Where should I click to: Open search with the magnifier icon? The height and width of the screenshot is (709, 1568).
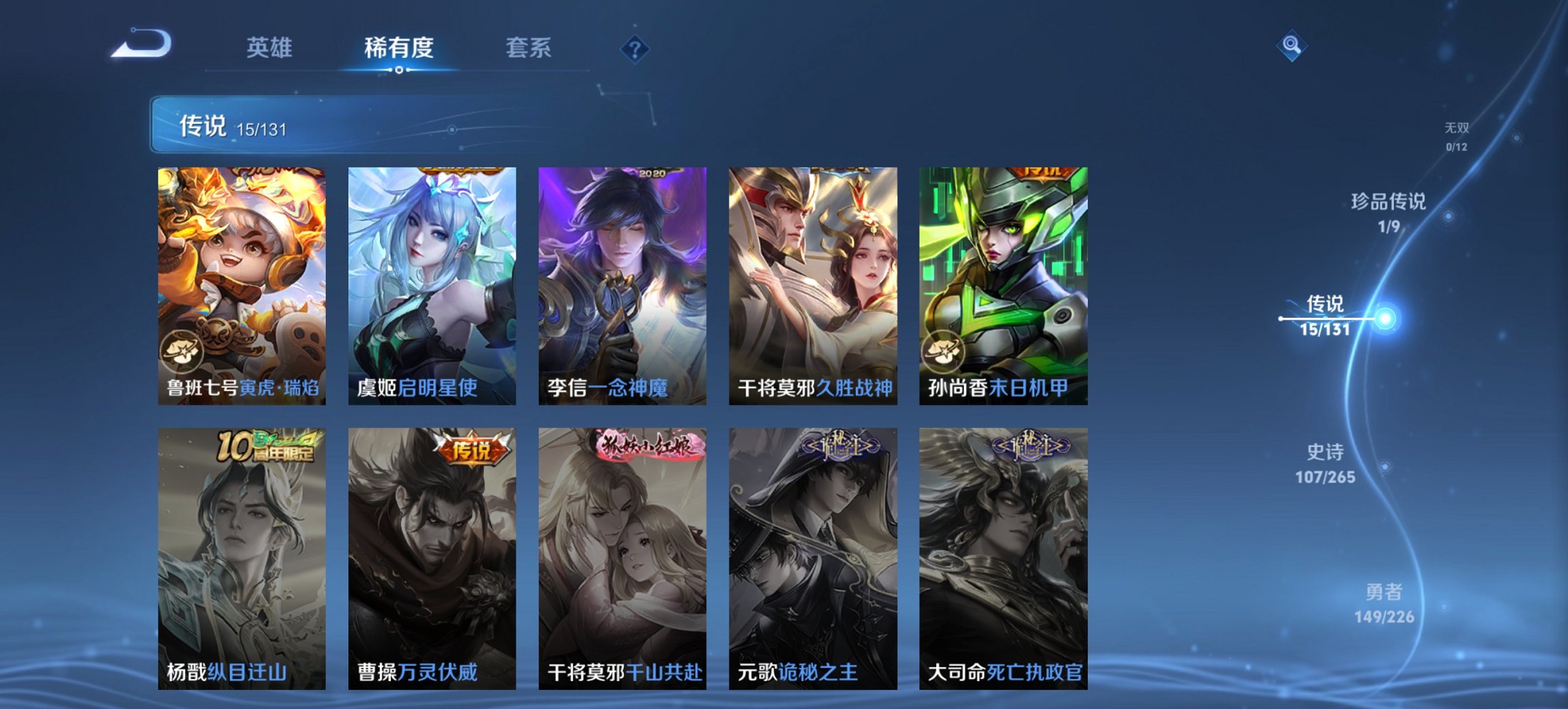pos(1290,46)
